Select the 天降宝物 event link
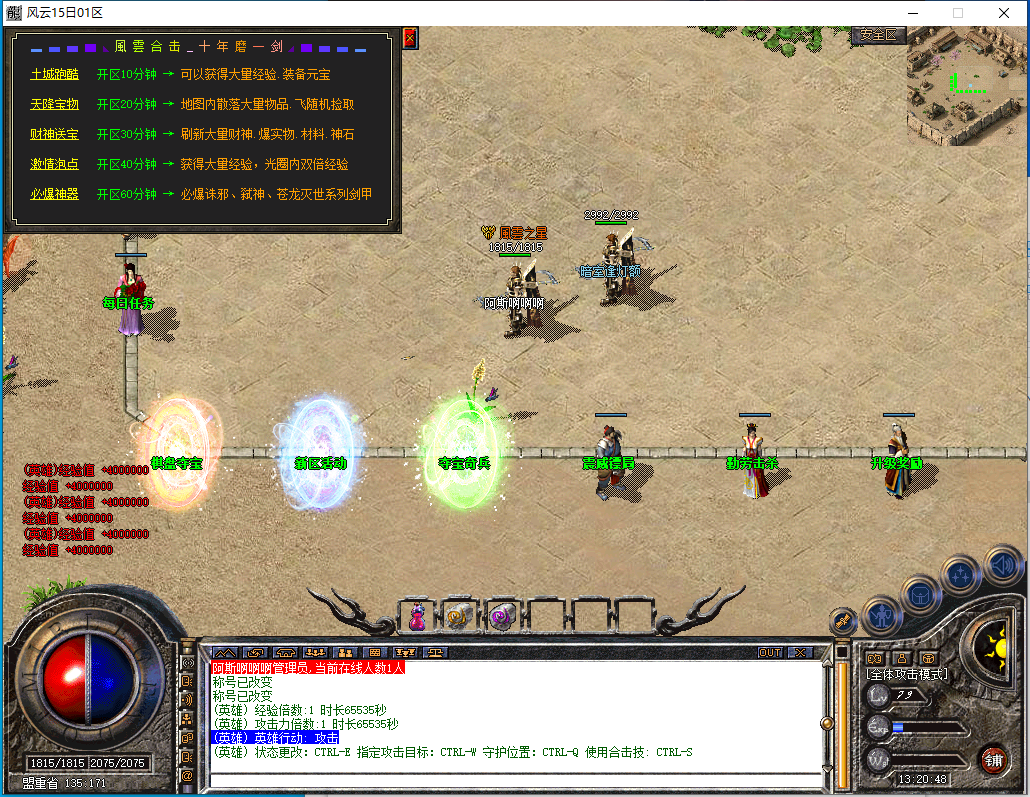This screenshot has height=797, width=1030. 54,104
